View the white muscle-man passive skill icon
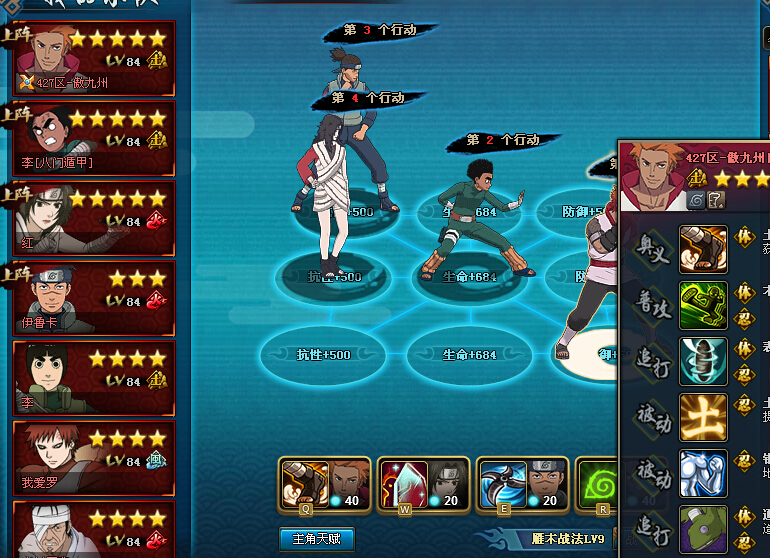The width and height of the screenshot is (770, 558). 703,473
